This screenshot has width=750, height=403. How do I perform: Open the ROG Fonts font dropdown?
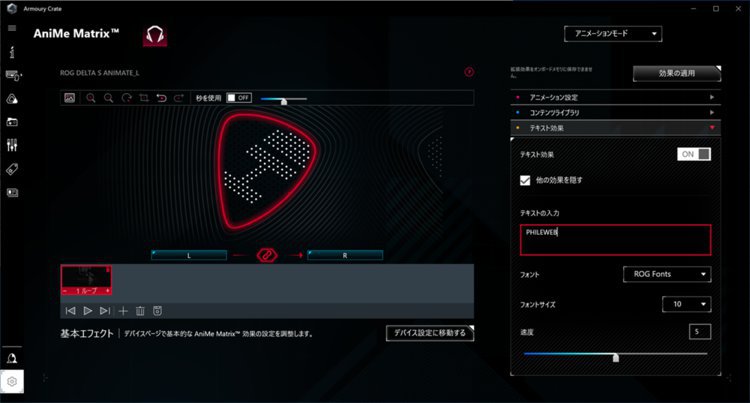[666, 273]
